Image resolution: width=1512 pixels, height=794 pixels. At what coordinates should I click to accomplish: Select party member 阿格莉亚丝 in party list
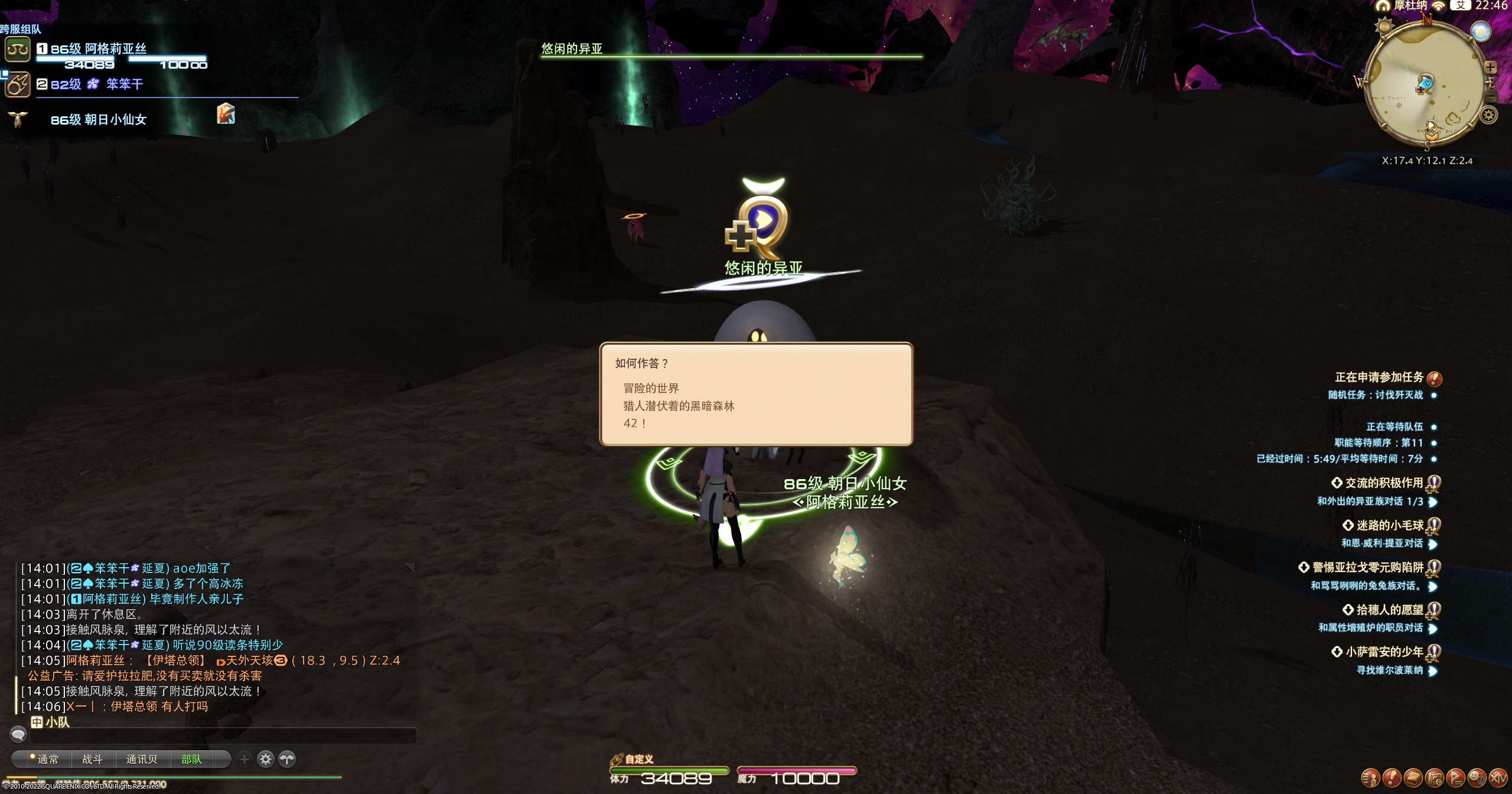116,49
